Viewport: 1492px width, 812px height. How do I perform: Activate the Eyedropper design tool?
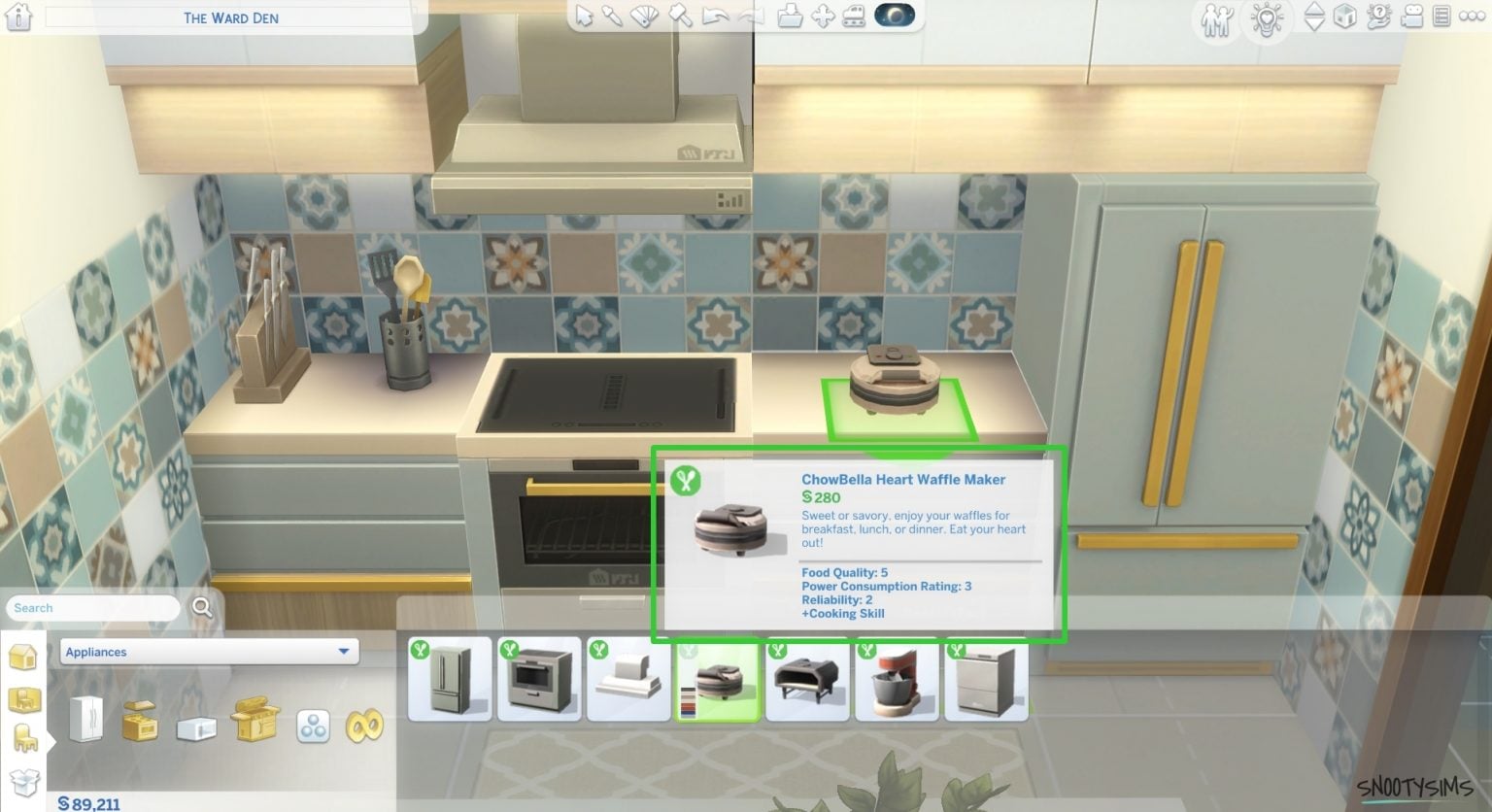(x=614, y=17)
